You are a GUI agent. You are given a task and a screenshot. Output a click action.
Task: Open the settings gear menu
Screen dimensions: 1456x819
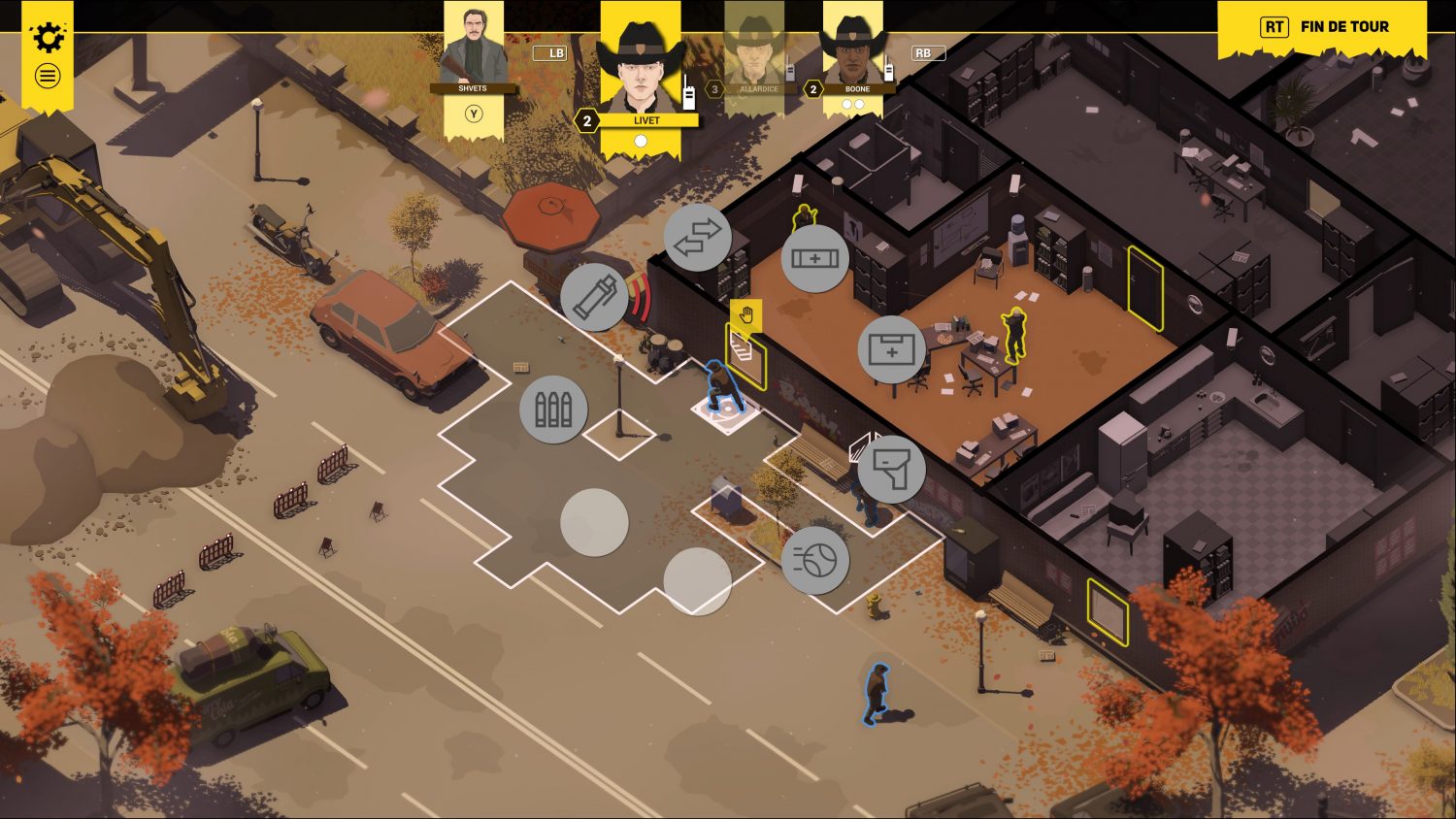pos(47,38)
